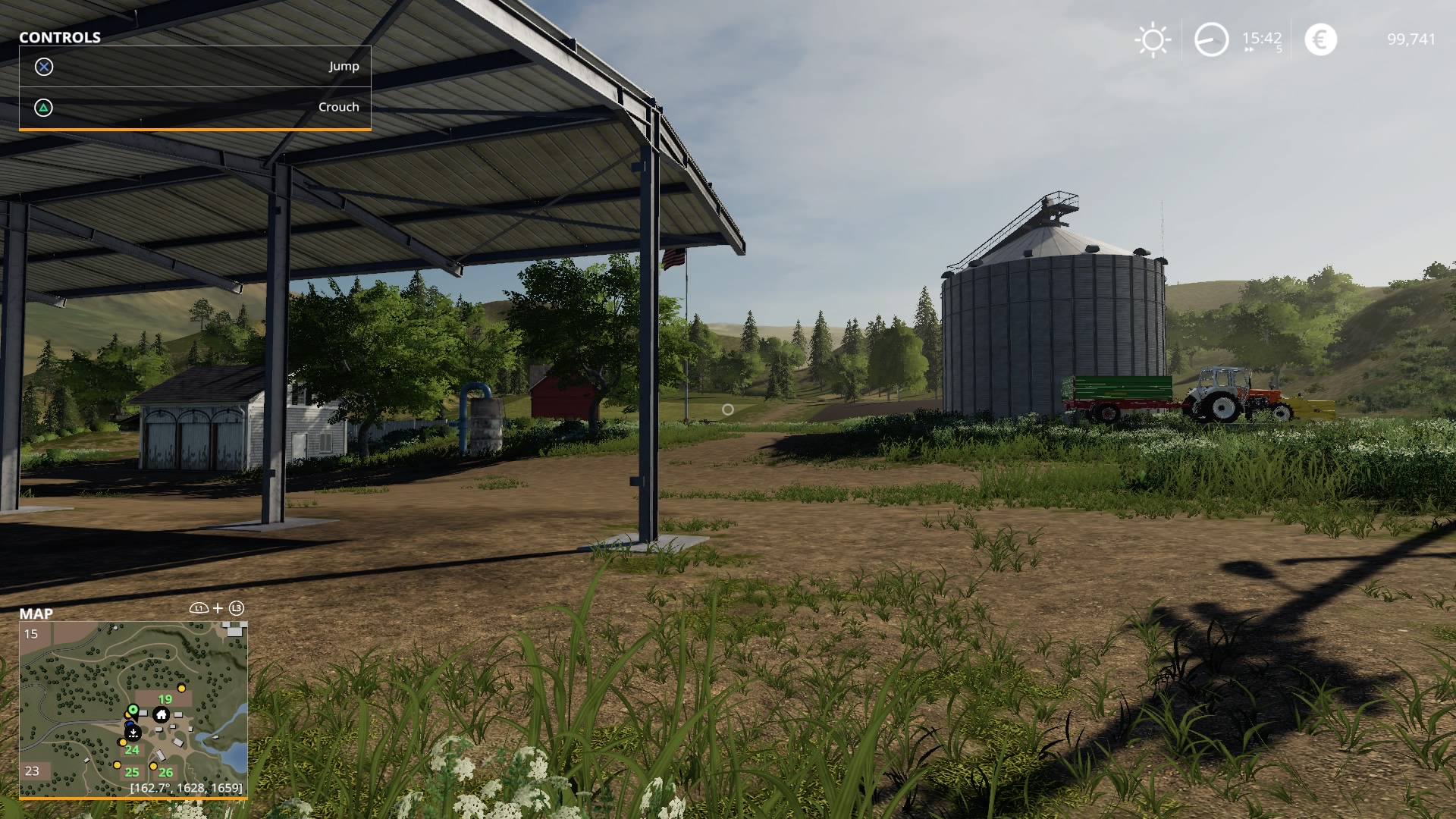
Task: Click the triangle button icon beside Crouch
Action: 43,107
